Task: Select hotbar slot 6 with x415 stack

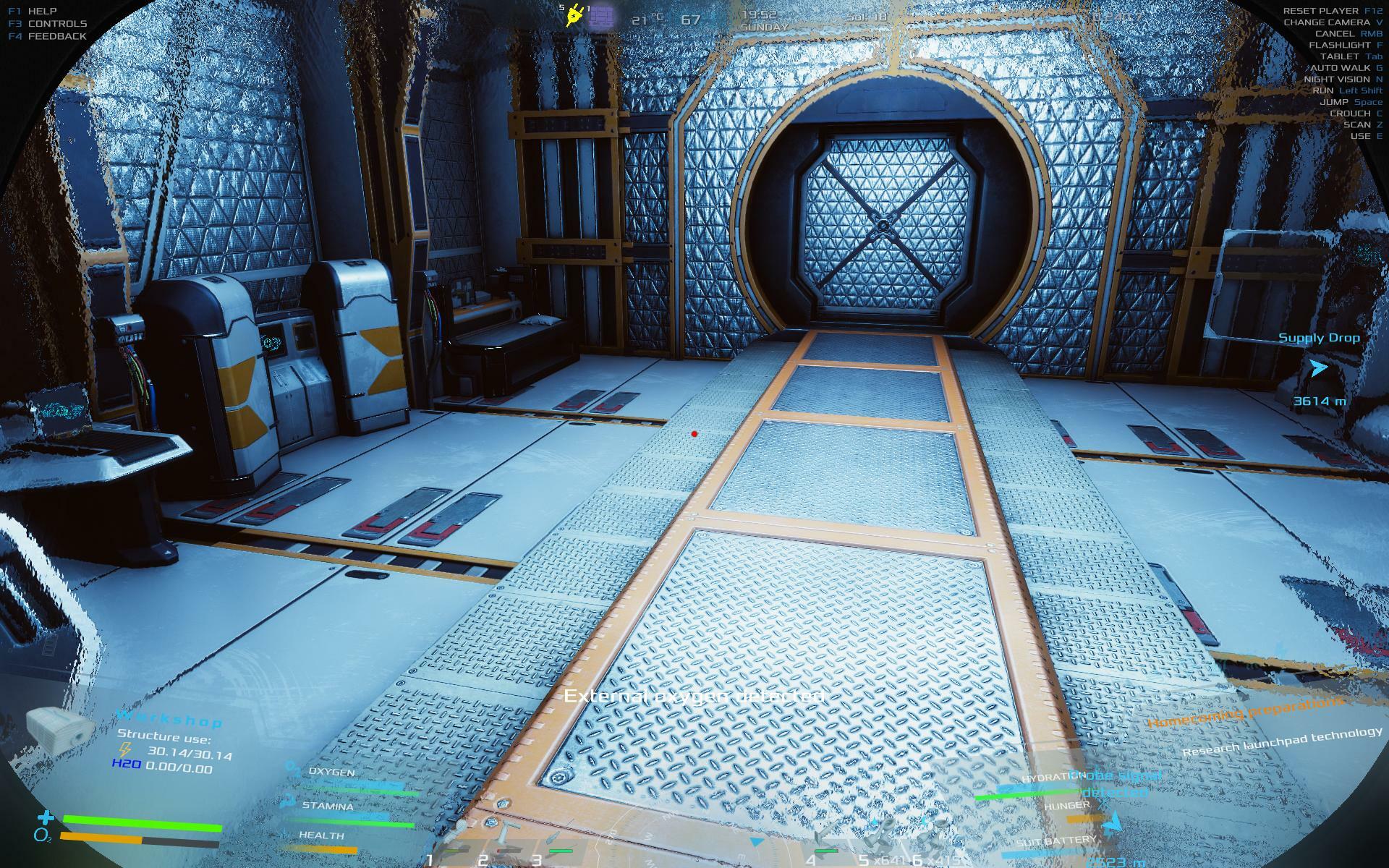Action: [x=933, y=838]
